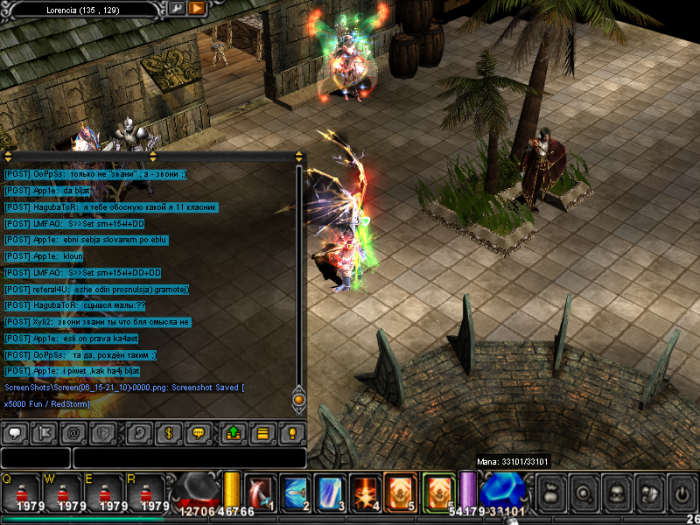
Task: Click the wrench settings button
Action: coord(177,9)
